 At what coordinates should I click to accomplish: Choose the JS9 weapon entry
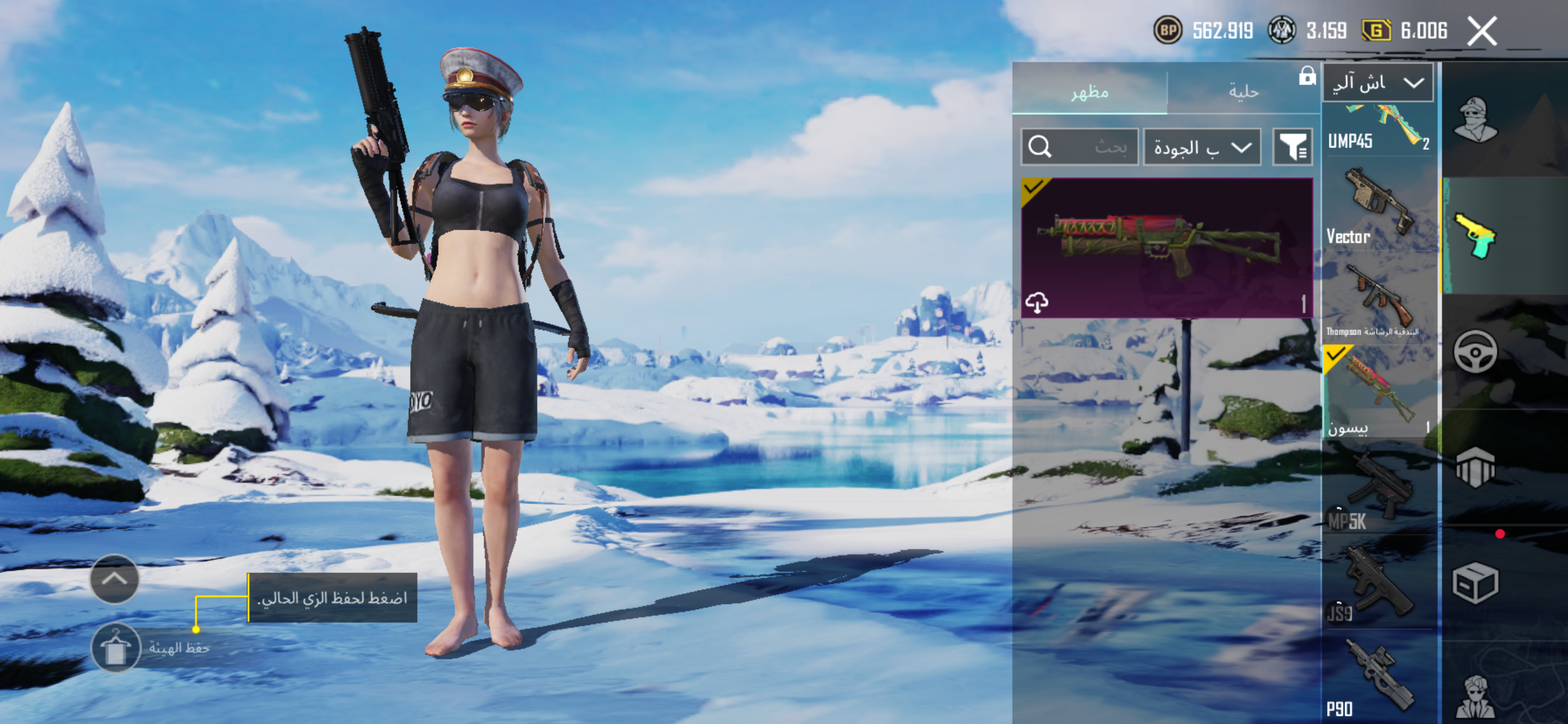[x=1378, y=583]
